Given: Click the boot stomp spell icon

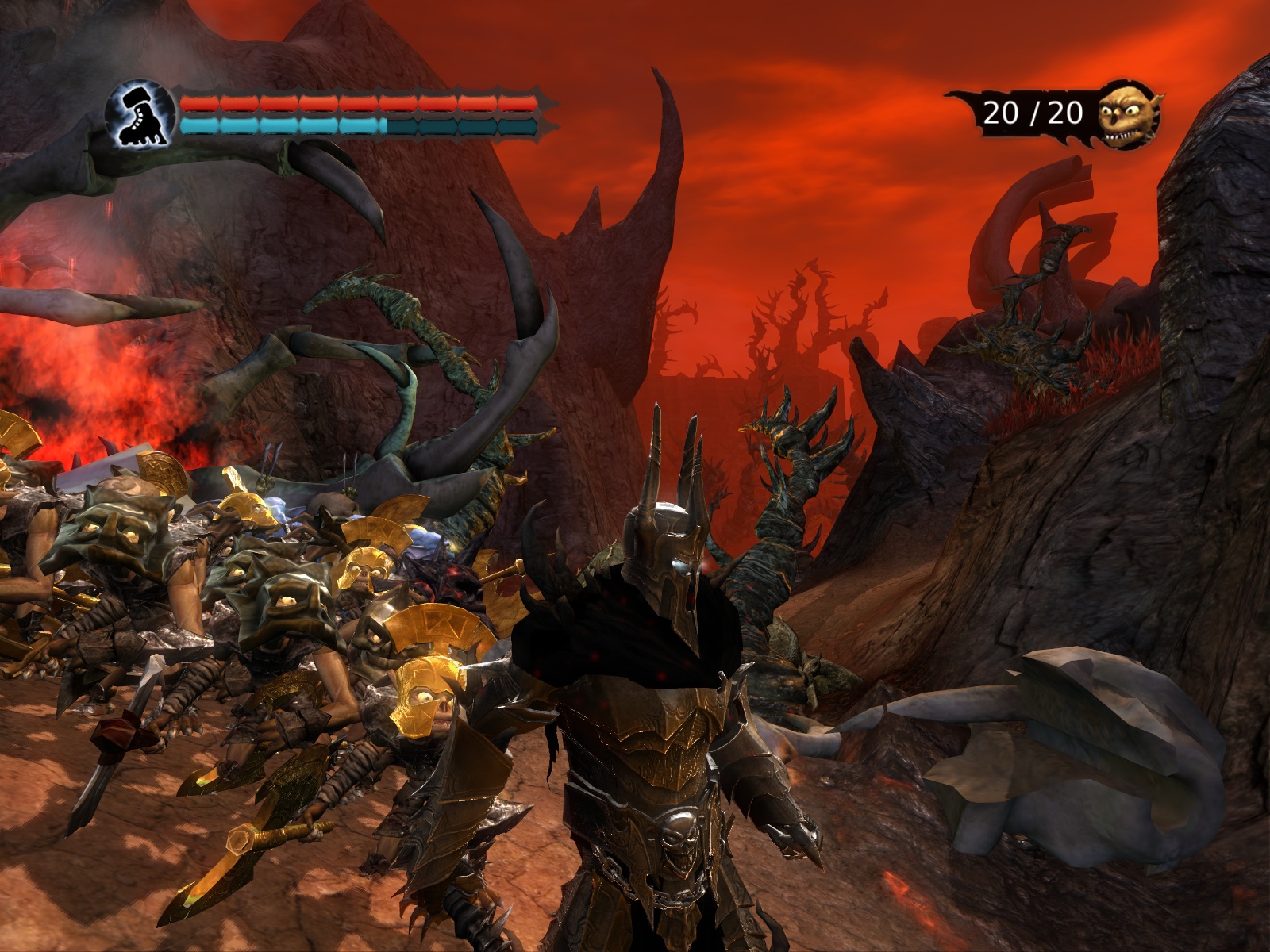Looking at the screenshot, I should [141, 115].
